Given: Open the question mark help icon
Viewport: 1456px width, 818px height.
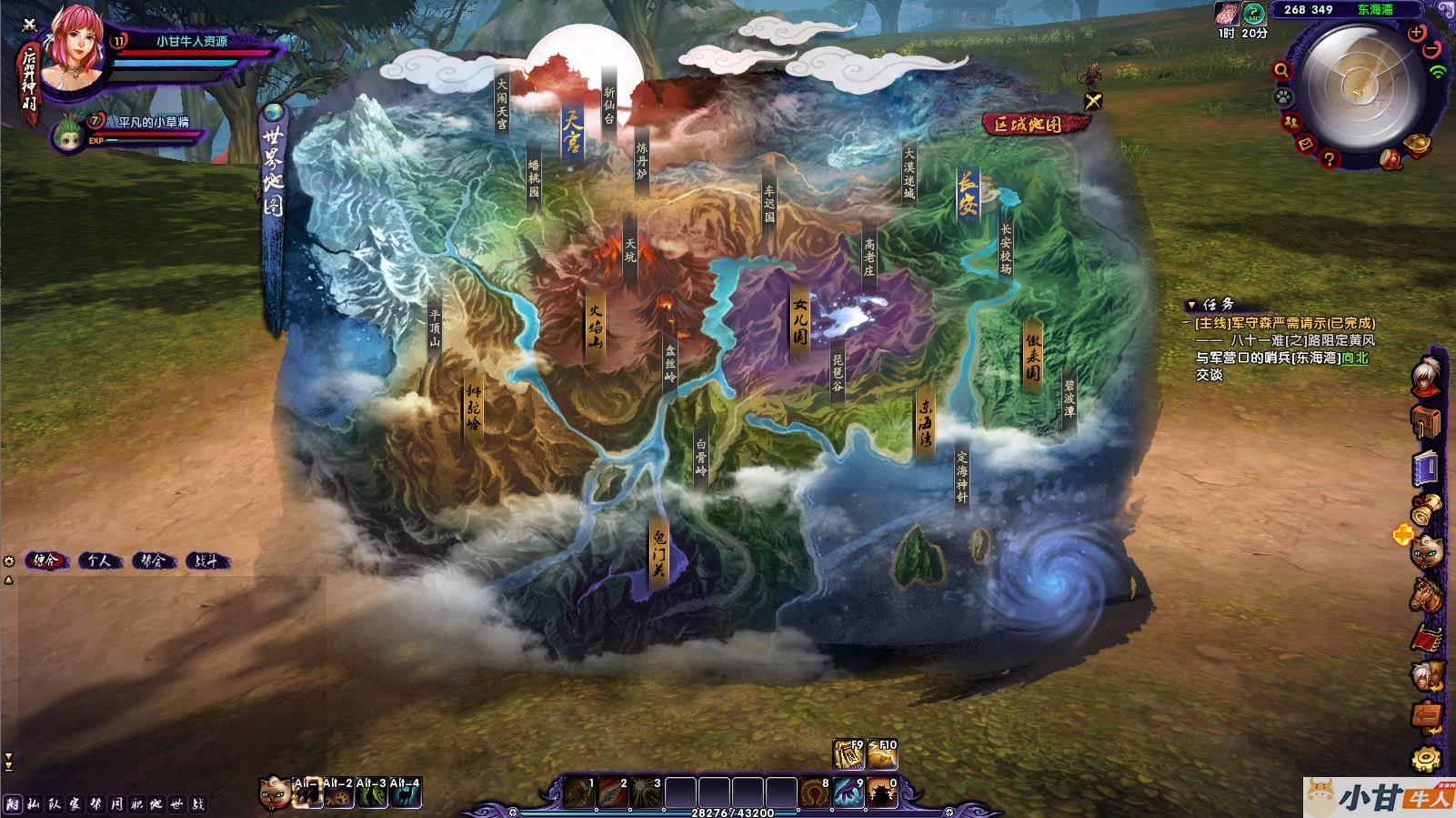Looking at the screenshot, I should (1330, 160).
